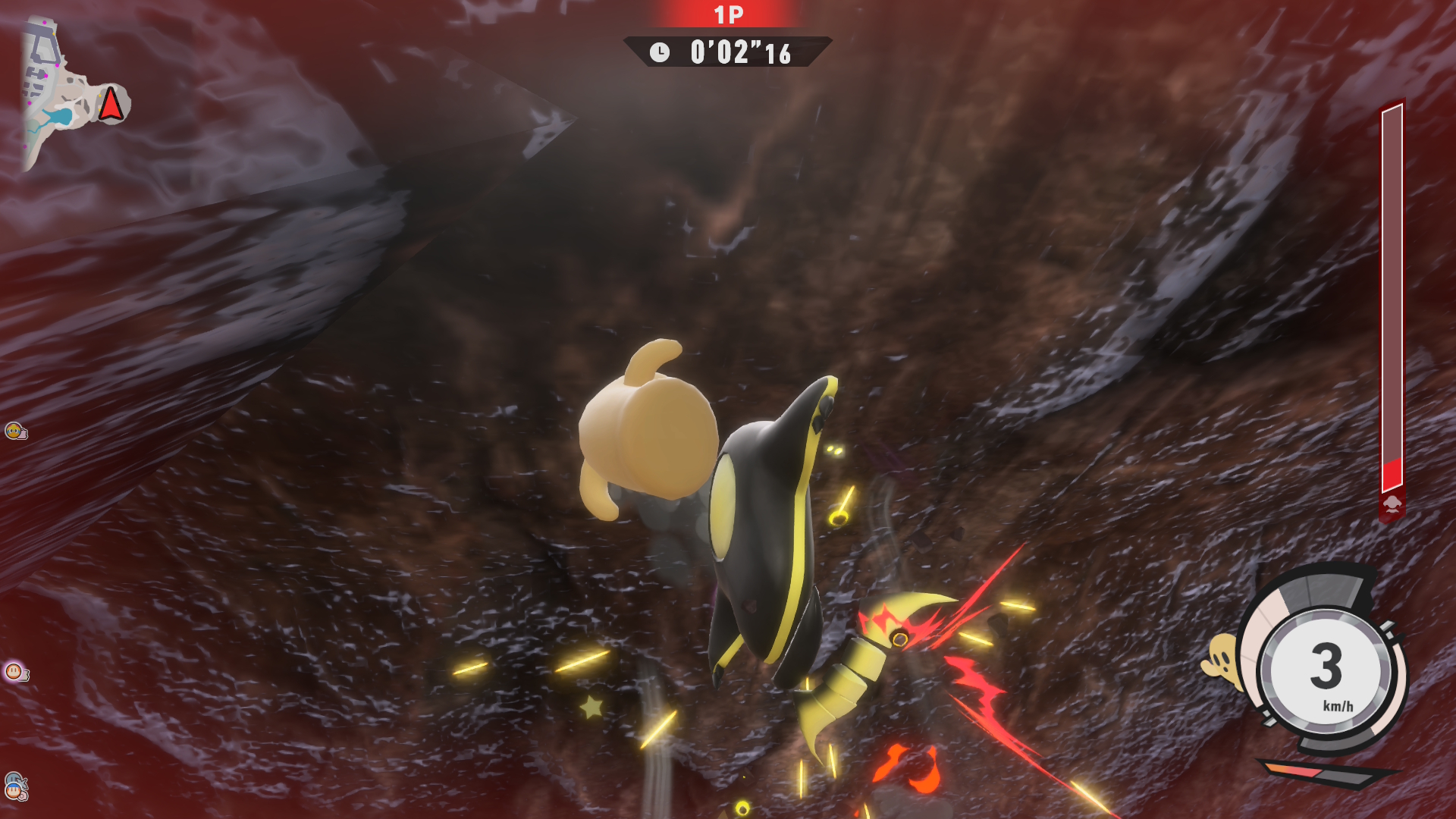Click the yellow rider icon beside speedometer
Viewport: 1456px width, 819px height.
pyautogui.click(x=1222, y=661)
